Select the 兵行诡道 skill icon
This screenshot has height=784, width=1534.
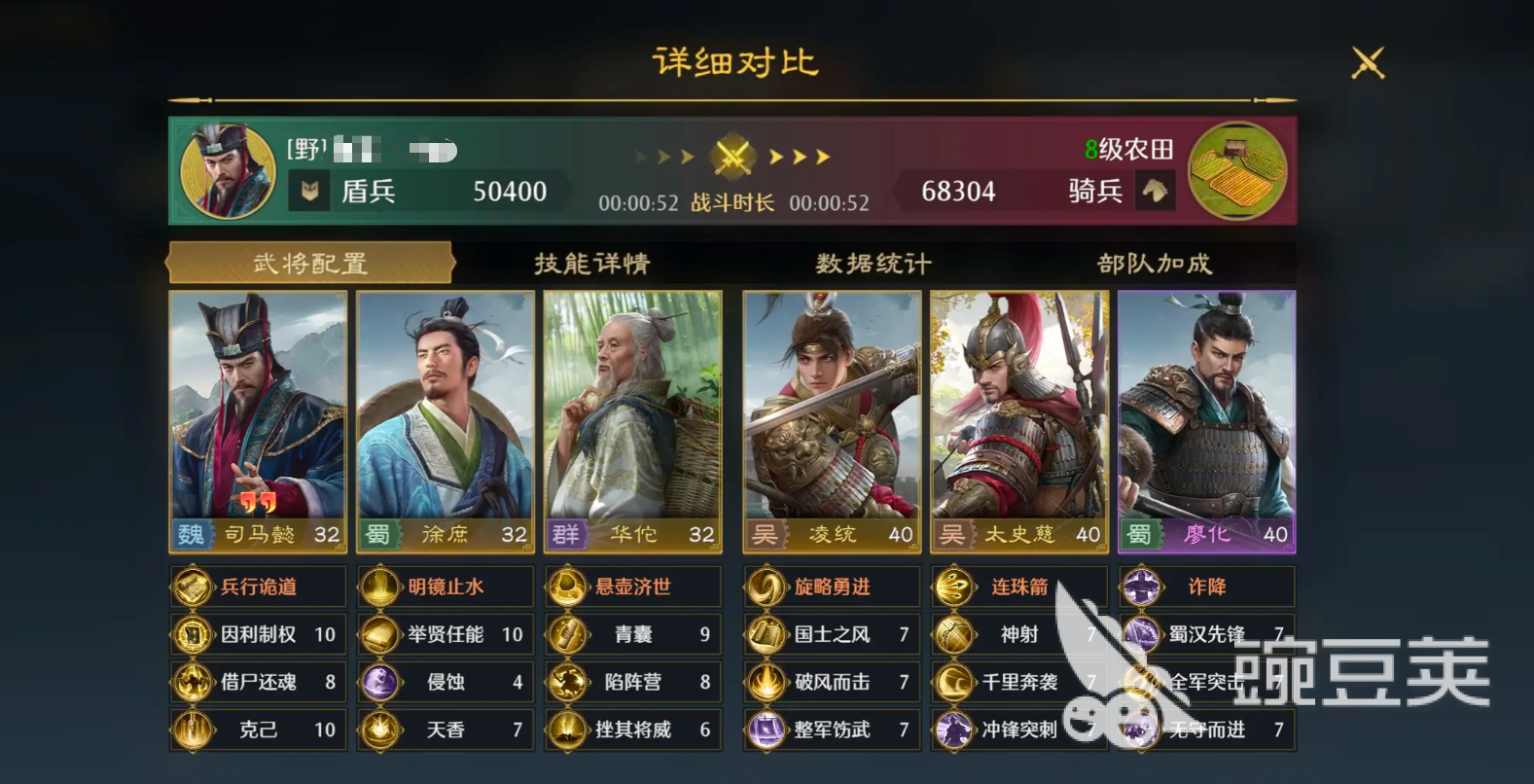click(191, 586)
